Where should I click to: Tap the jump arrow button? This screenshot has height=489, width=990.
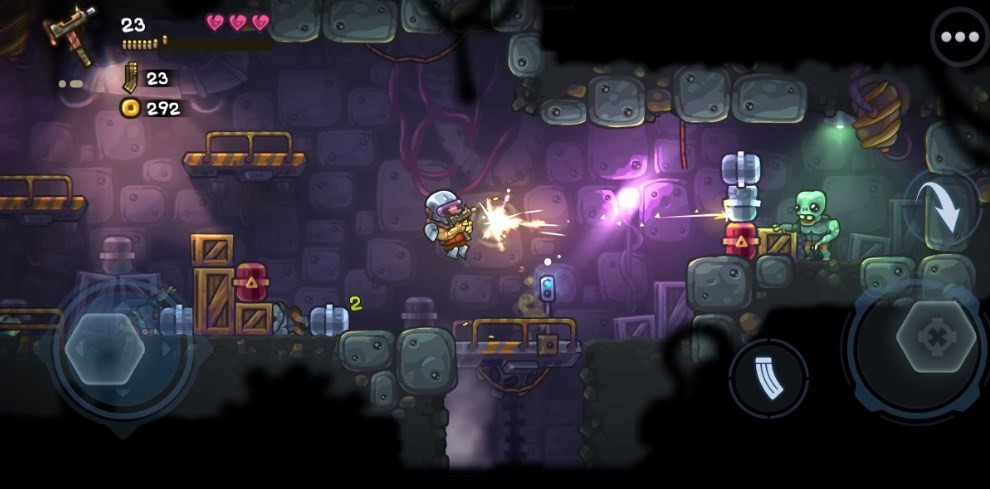click(942, 208)
